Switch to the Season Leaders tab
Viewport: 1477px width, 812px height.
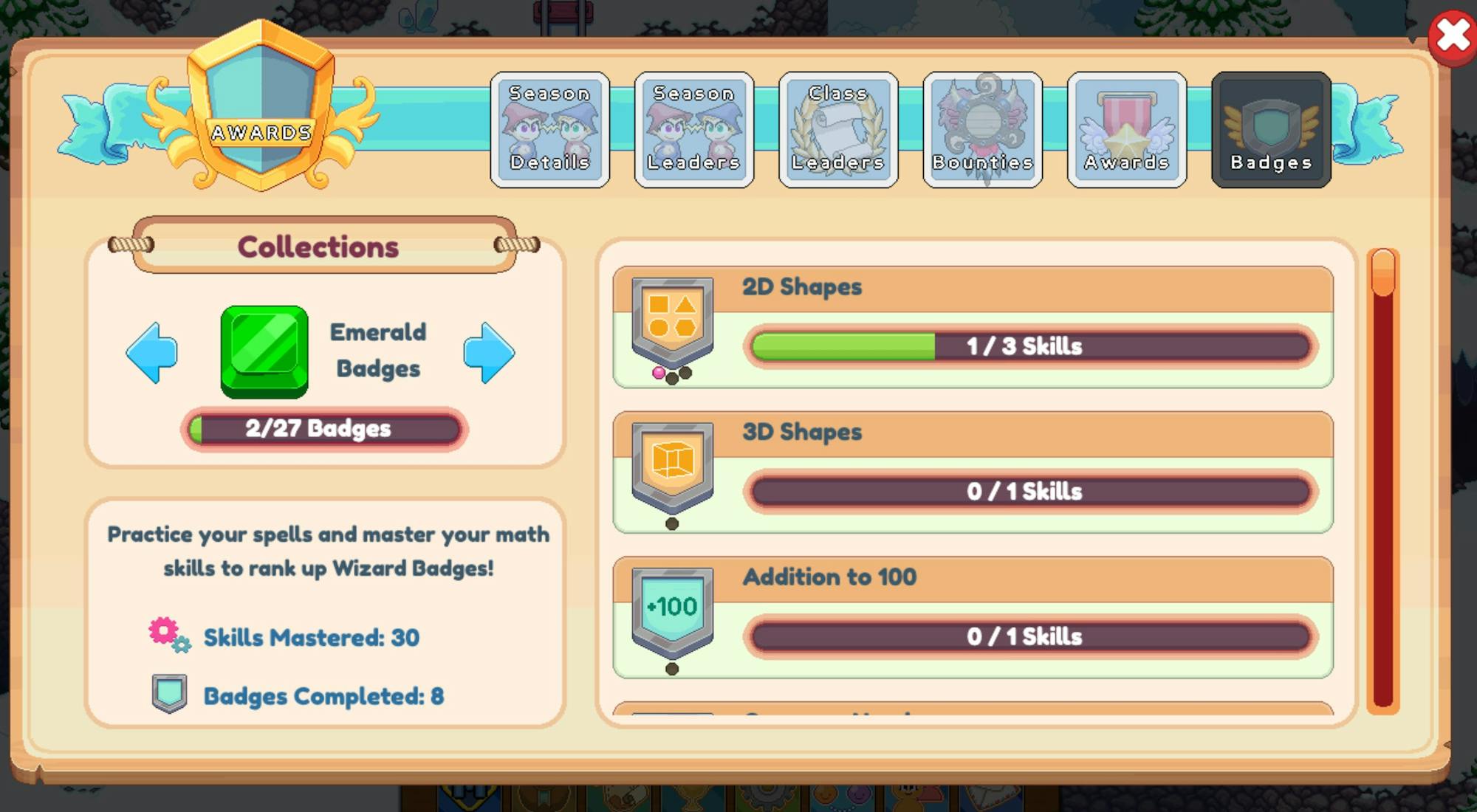tap(693, 129)
